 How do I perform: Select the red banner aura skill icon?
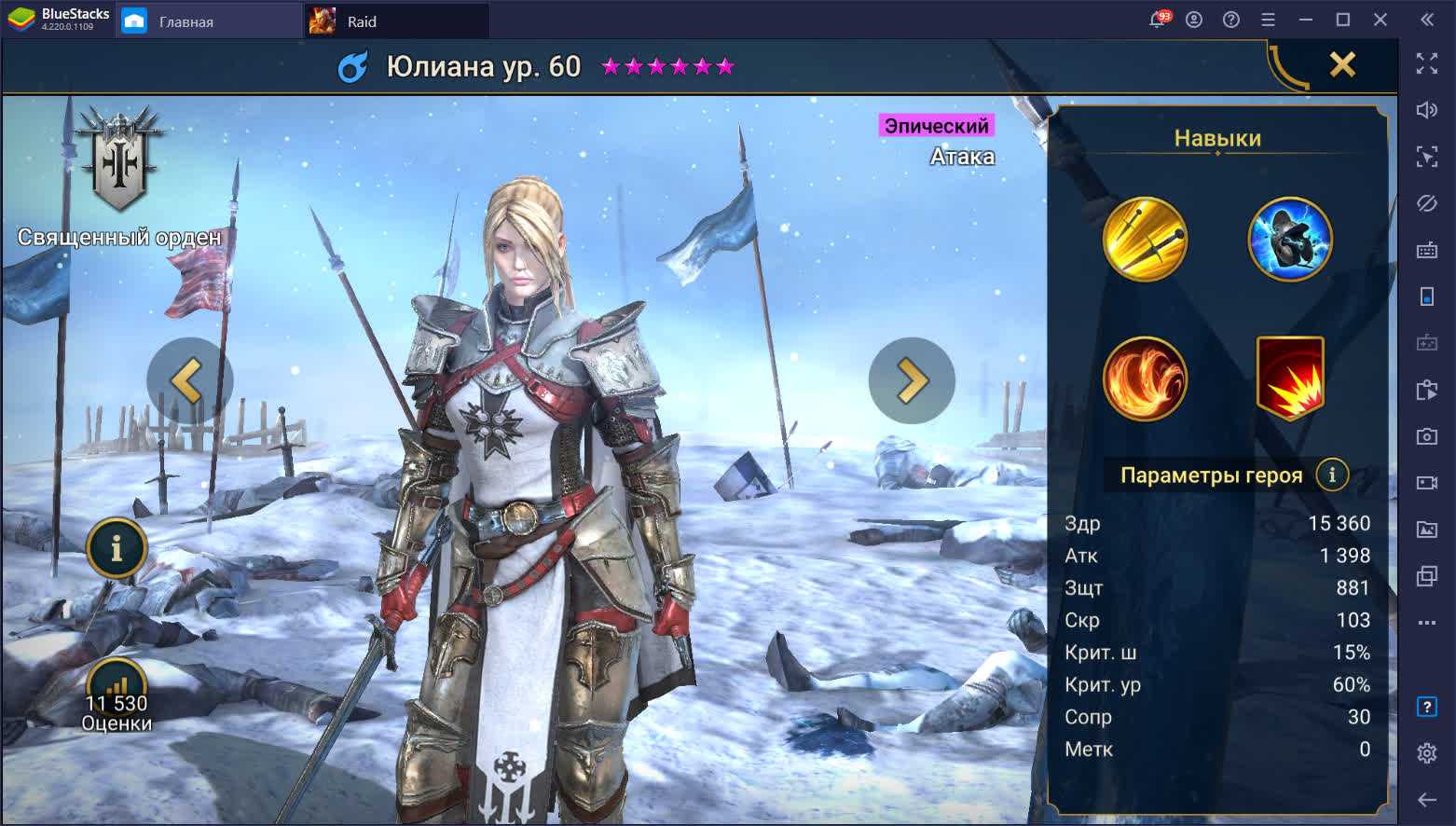tap(1290, 377)
